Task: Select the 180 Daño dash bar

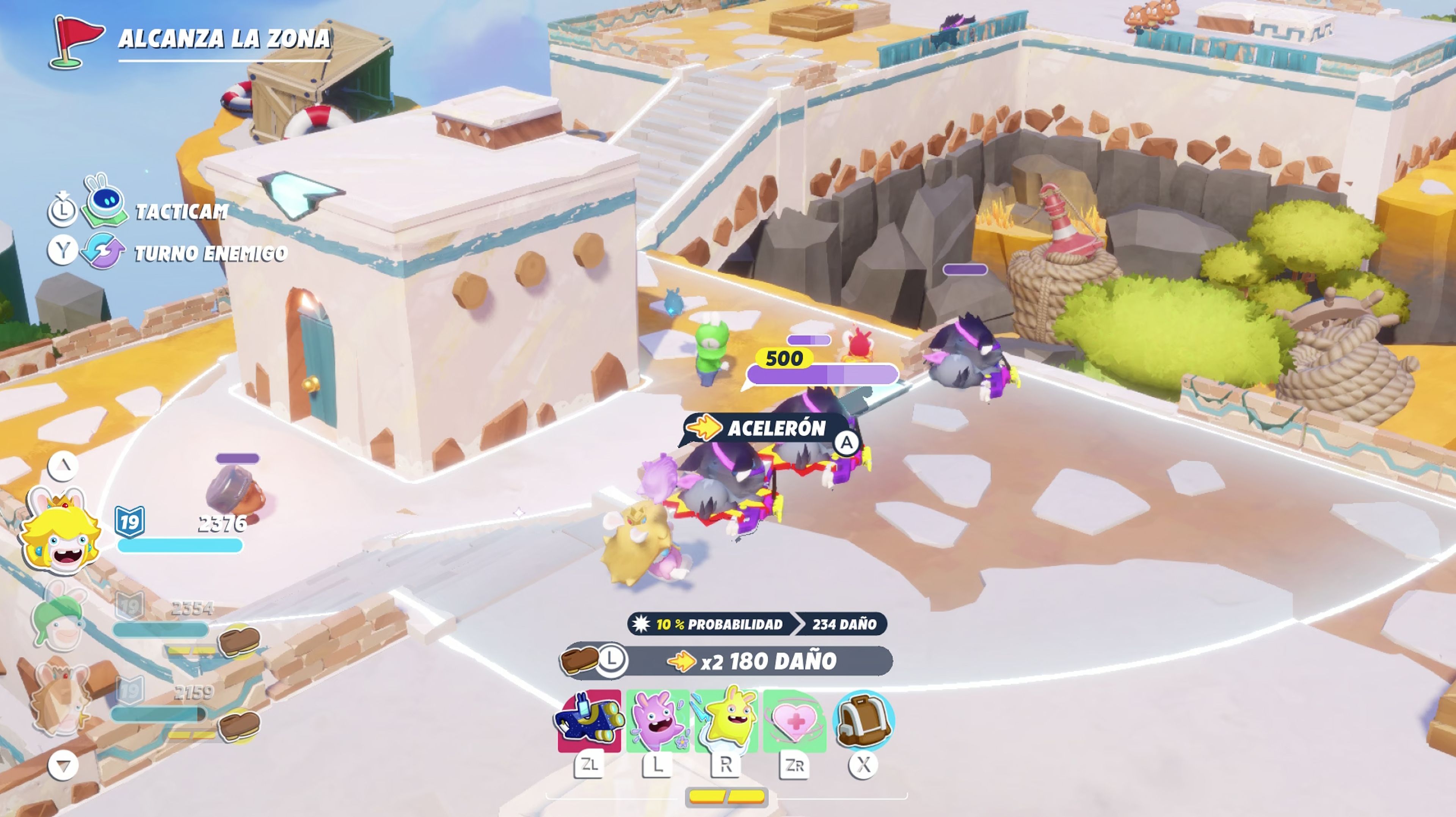Action: click(x=758, y=660)
